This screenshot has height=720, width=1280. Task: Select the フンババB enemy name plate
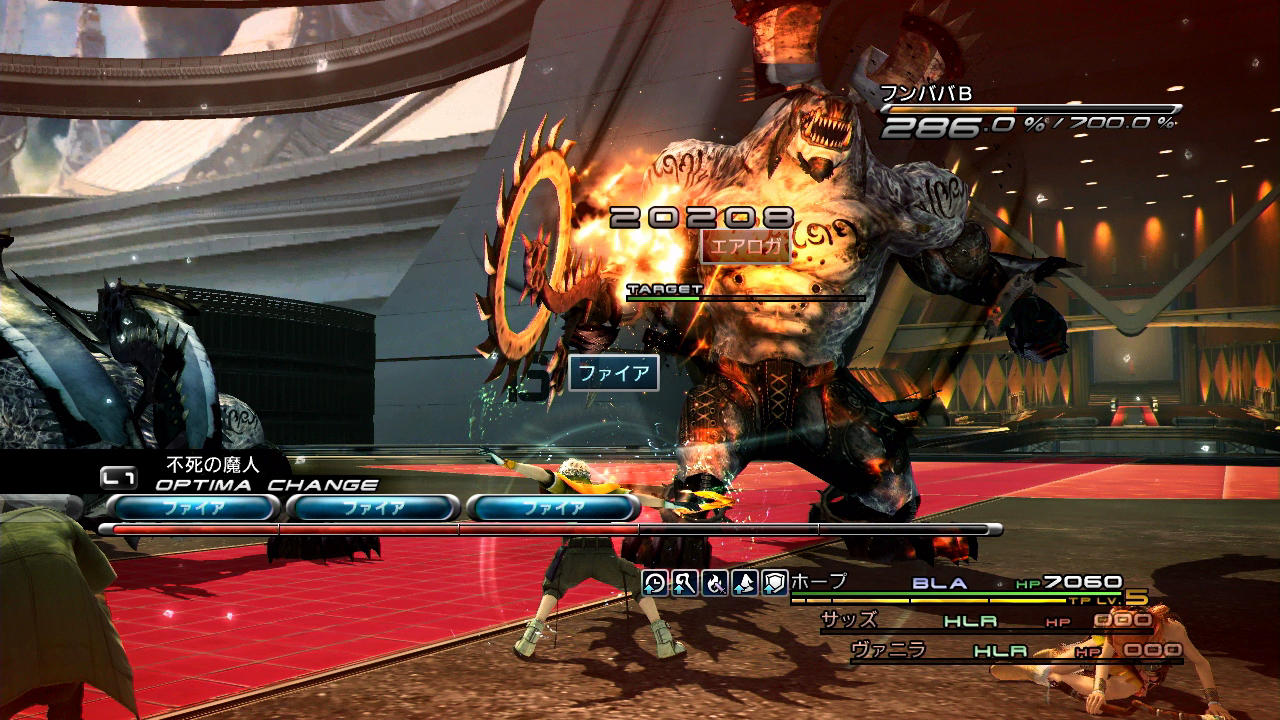pyautogui.click(x=926, y=95)
